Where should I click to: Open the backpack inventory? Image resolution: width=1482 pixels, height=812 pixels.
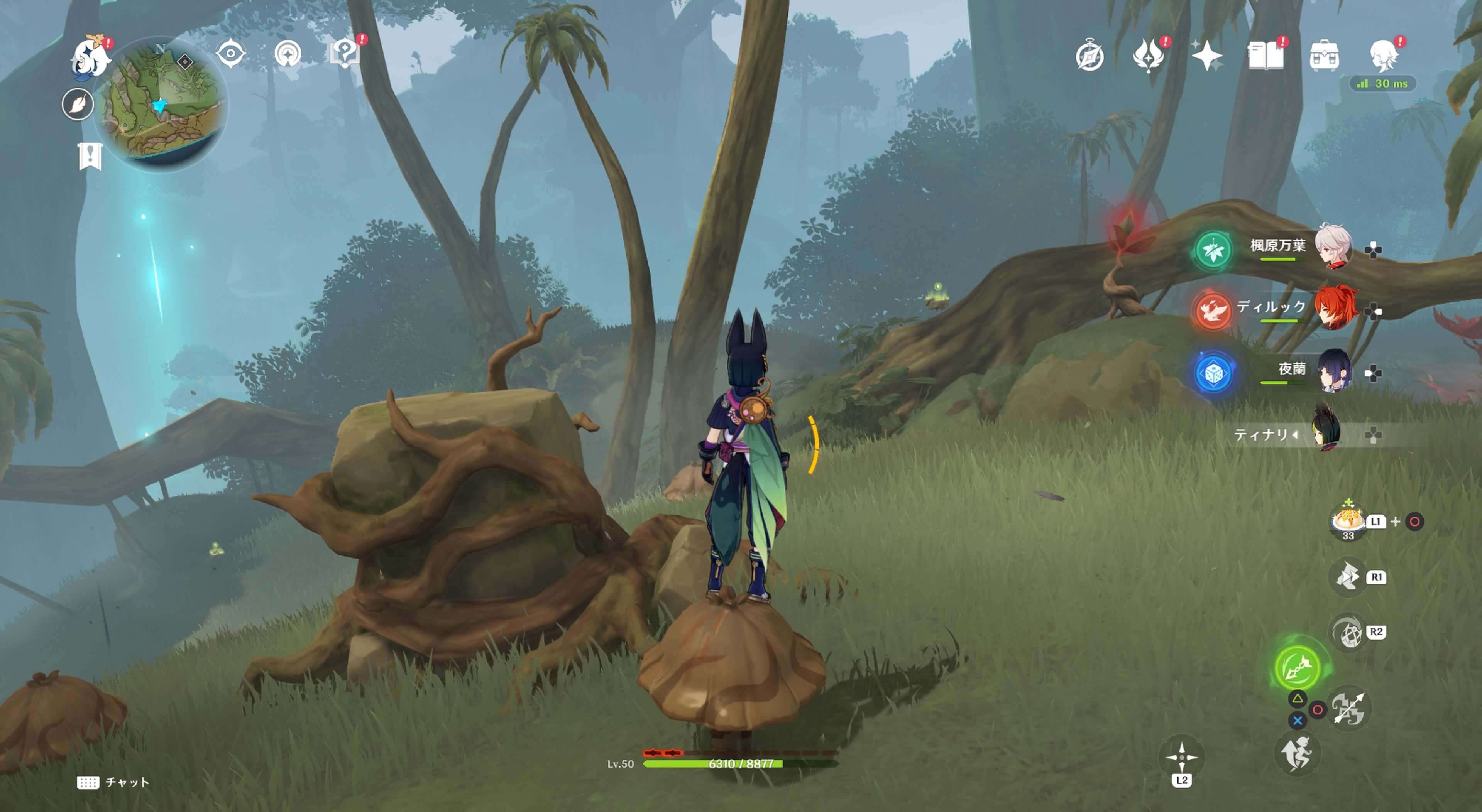click(x=1324, y=56)
